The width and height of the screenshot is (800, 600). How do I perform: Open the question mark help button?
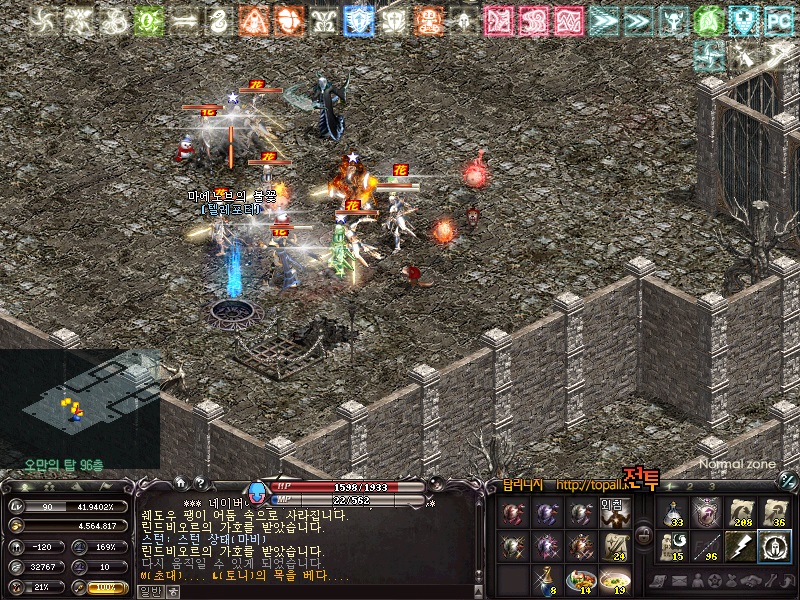[x=199, y=481]
